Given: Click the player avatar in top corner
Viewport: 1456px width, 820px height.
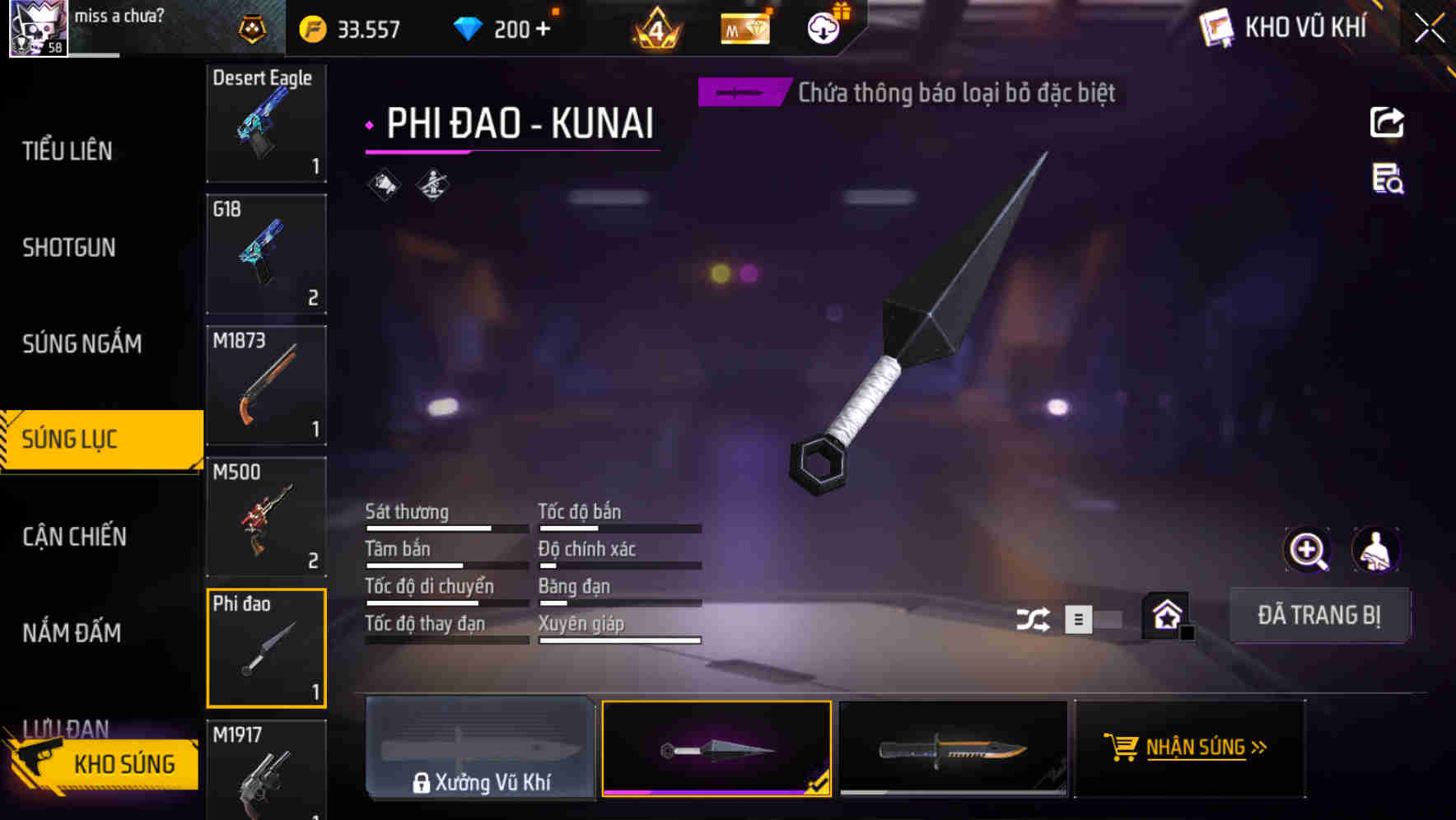Looking at the screenshot, I should 37,27.
